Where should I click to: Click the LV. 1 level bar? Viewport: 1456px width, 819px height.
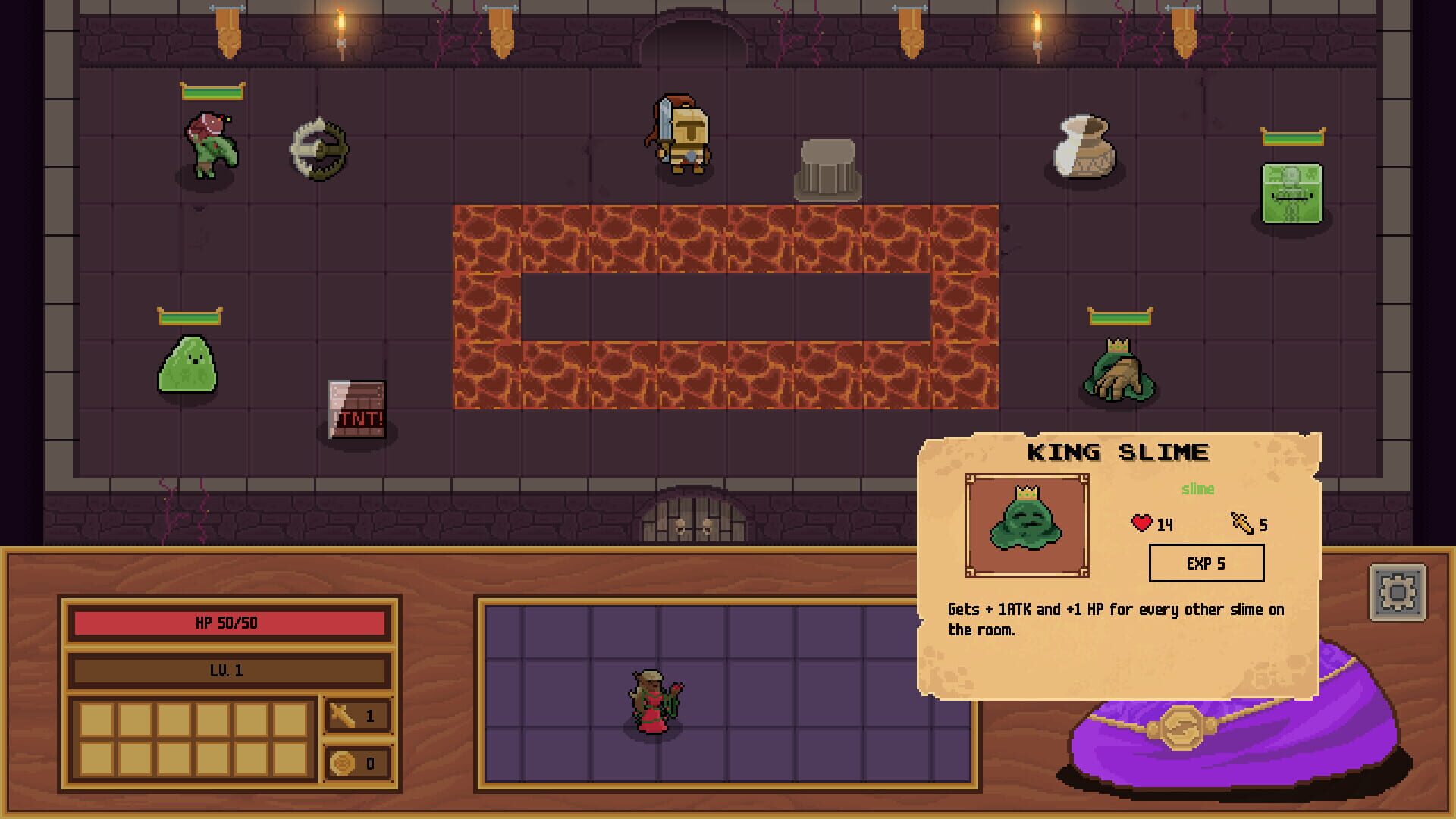tap(227, 670)
